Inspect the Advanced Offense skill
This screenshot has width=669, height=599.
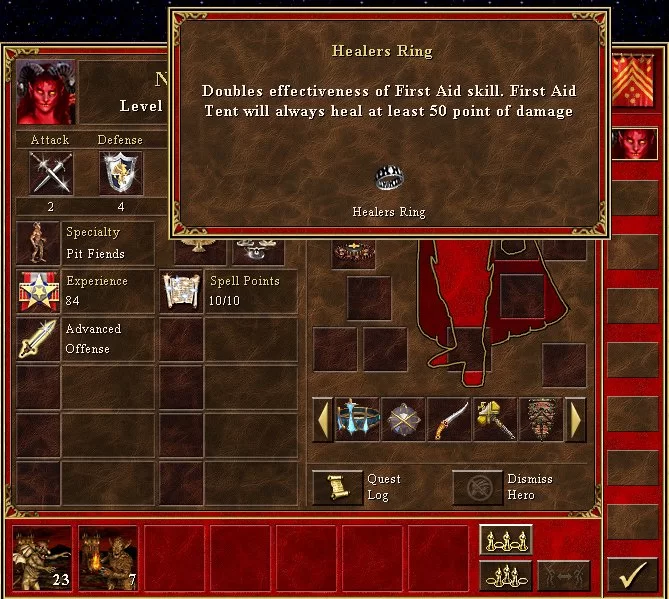pyautogui.click(x=39, y=339)
